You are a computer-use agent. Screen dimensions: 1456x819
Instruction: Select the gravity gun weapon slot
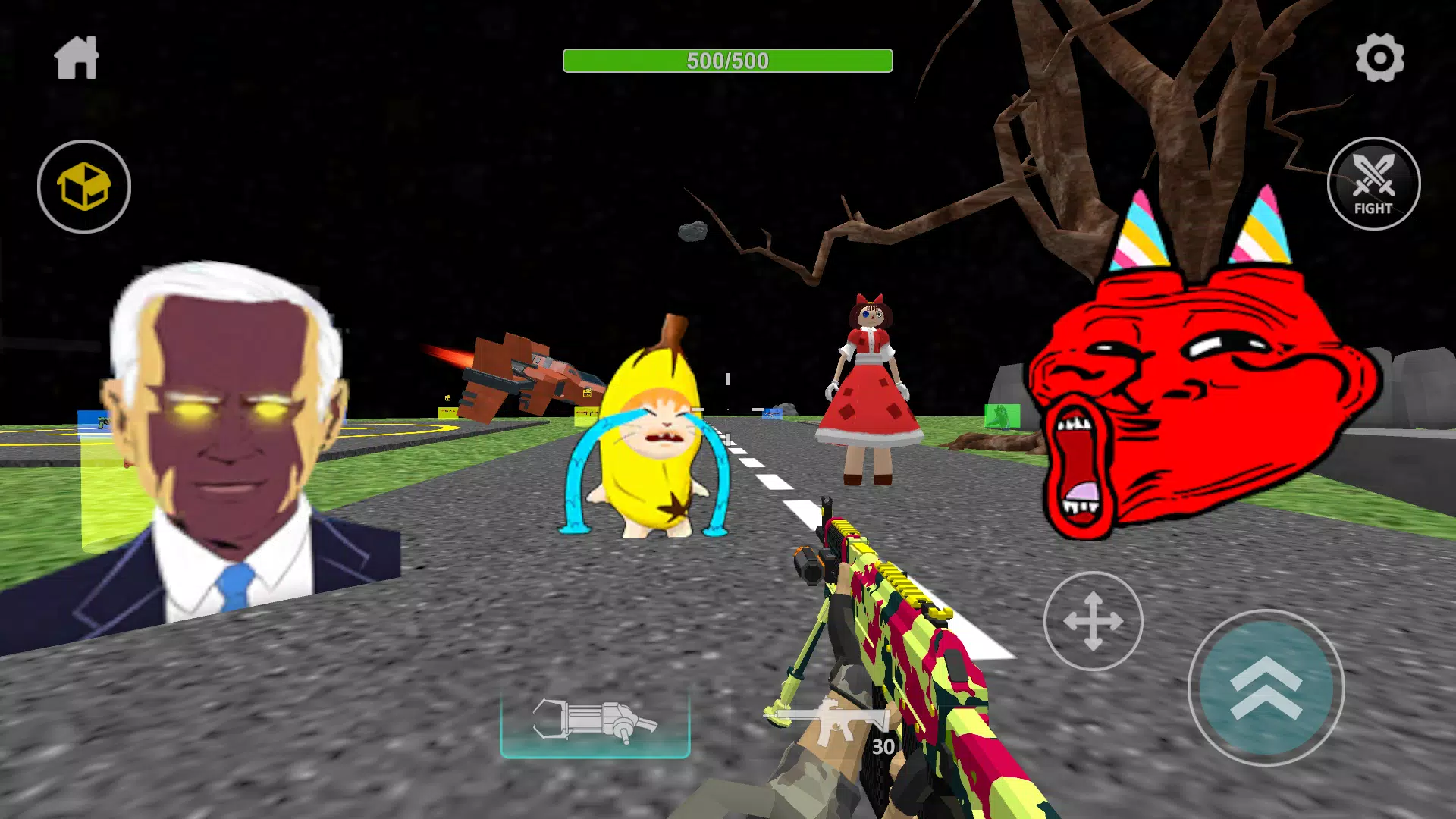[595, 721]
